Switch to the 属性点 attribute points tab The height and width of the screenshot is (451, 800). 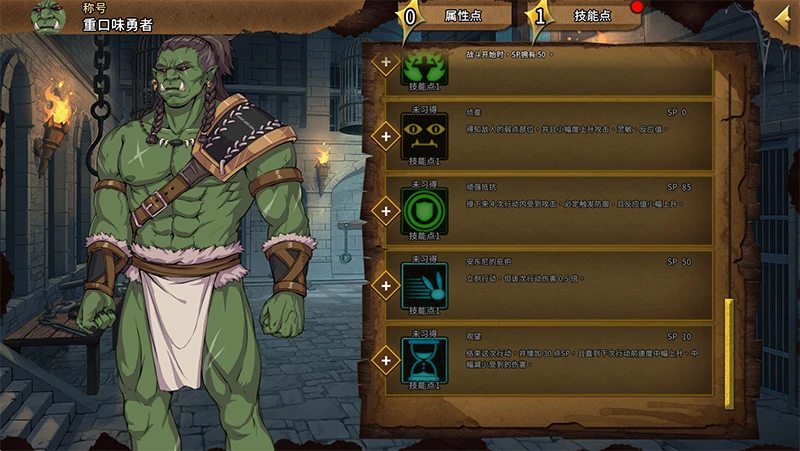[x=455, y=15]
